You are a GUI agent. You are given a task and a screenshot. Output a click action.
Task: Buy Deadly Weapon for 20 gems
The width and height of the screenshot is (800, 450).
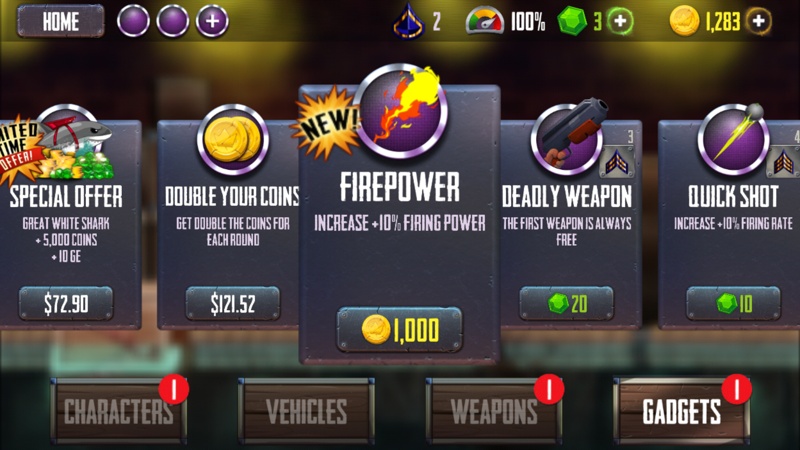pos(566,303)
